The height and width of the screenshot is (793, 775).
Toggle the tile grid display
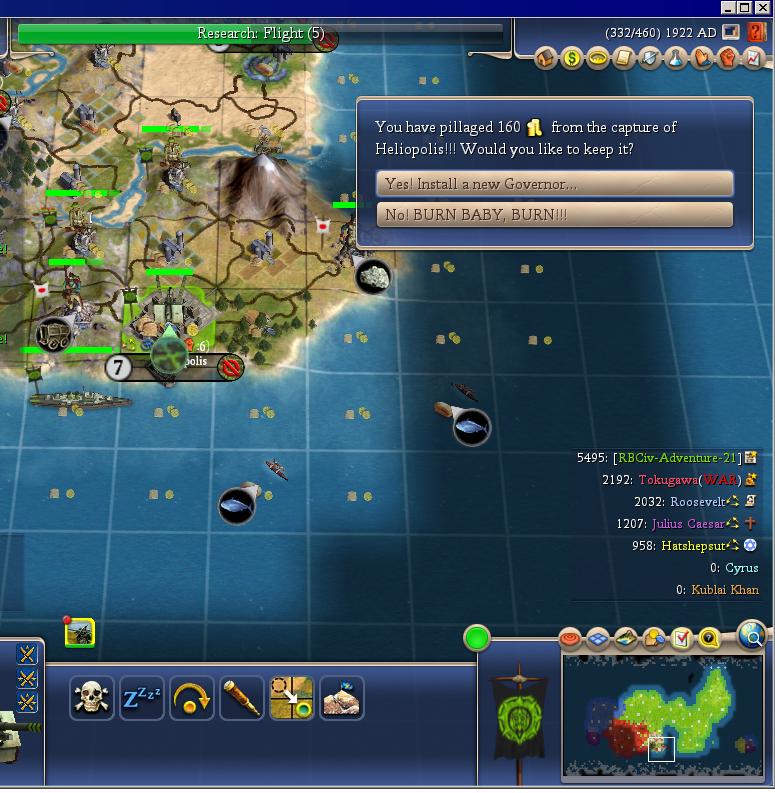[x=598, y=638]
